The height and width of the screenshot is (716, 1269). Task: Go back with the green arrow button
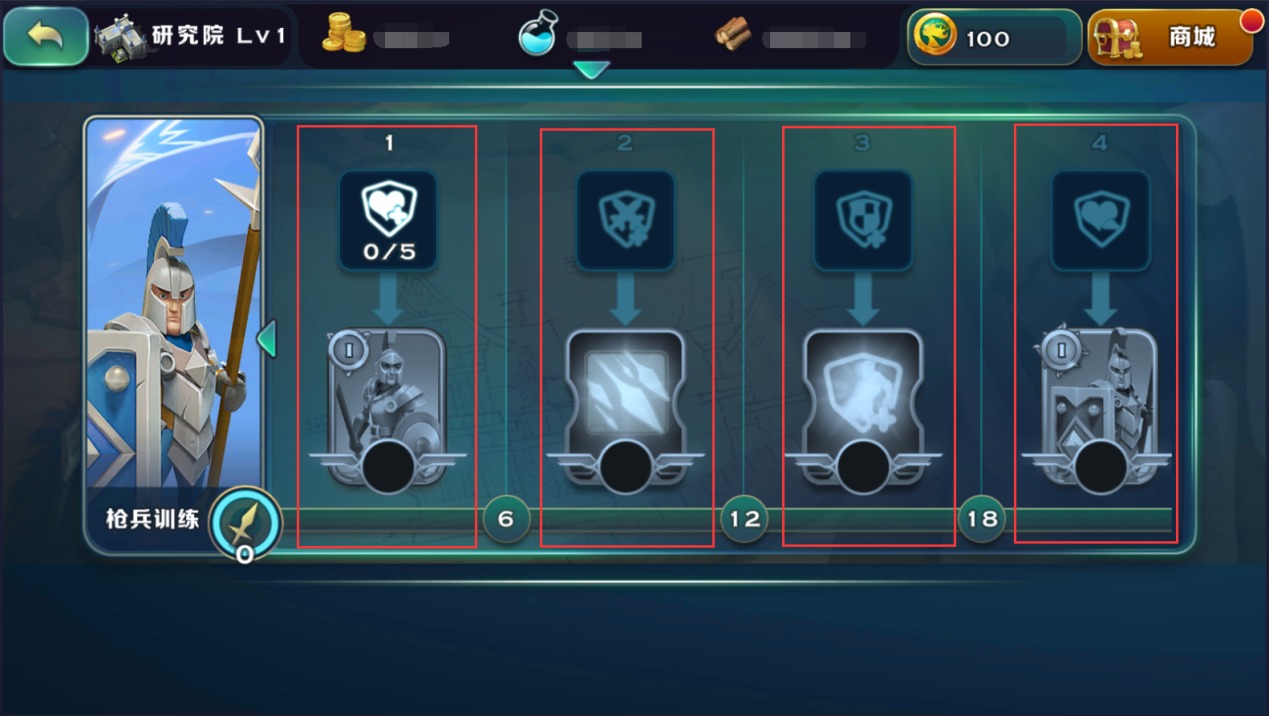click(x=45, y=37)
